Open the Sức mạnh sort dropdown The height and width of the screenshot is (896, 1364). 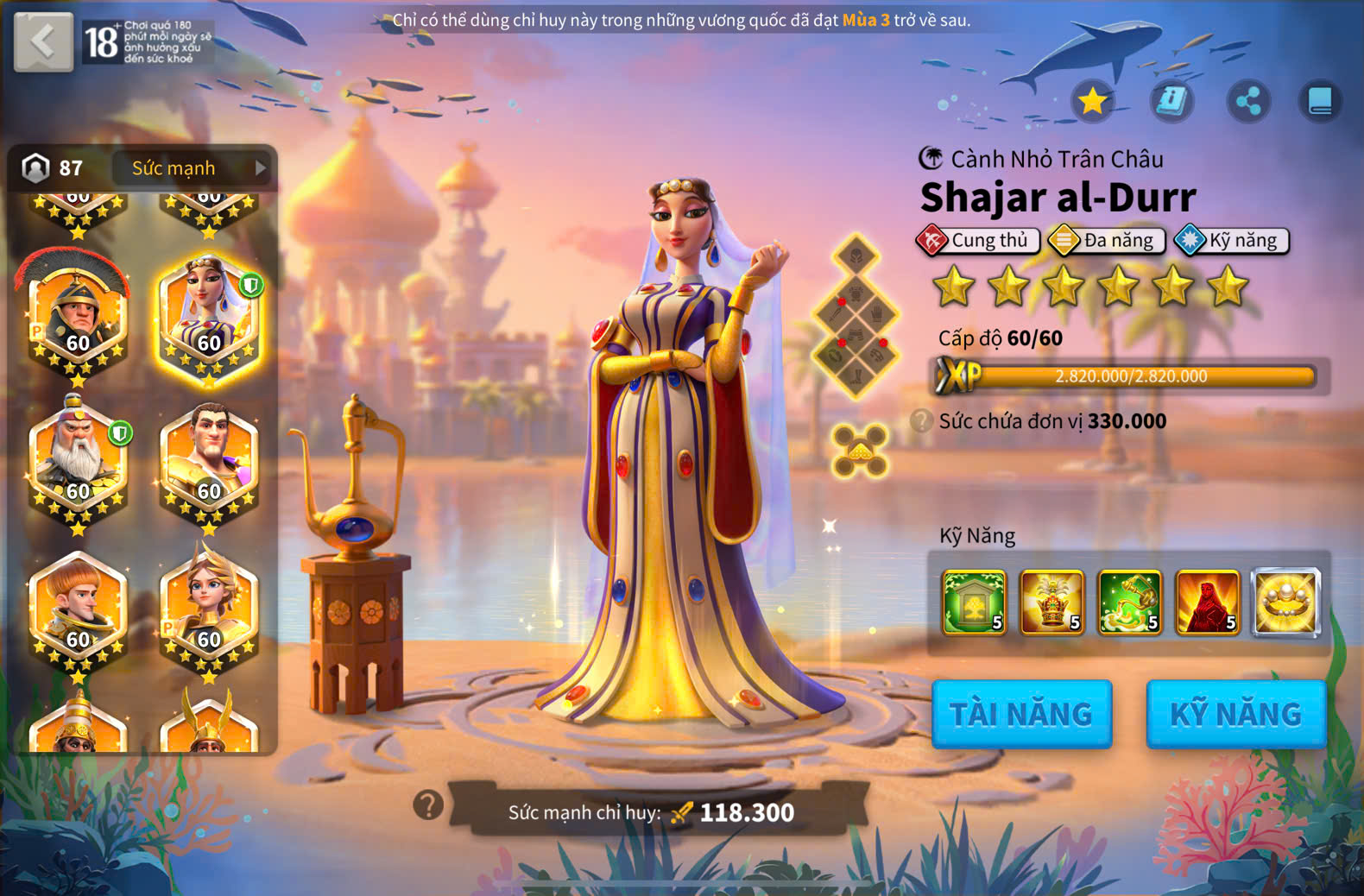point(197,168)
